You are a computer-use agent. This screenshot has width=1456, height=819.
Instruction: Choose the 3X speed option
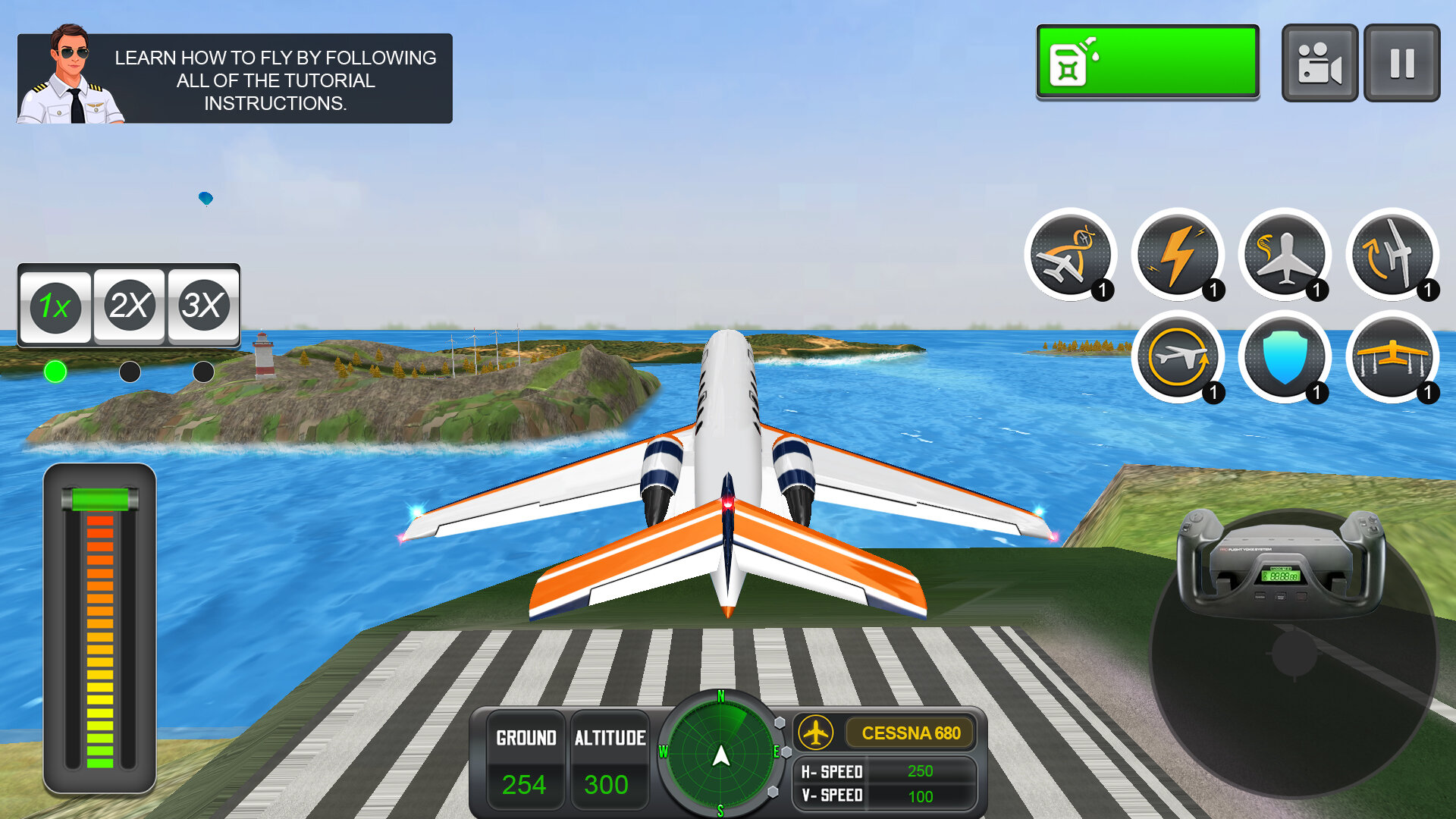202,306
